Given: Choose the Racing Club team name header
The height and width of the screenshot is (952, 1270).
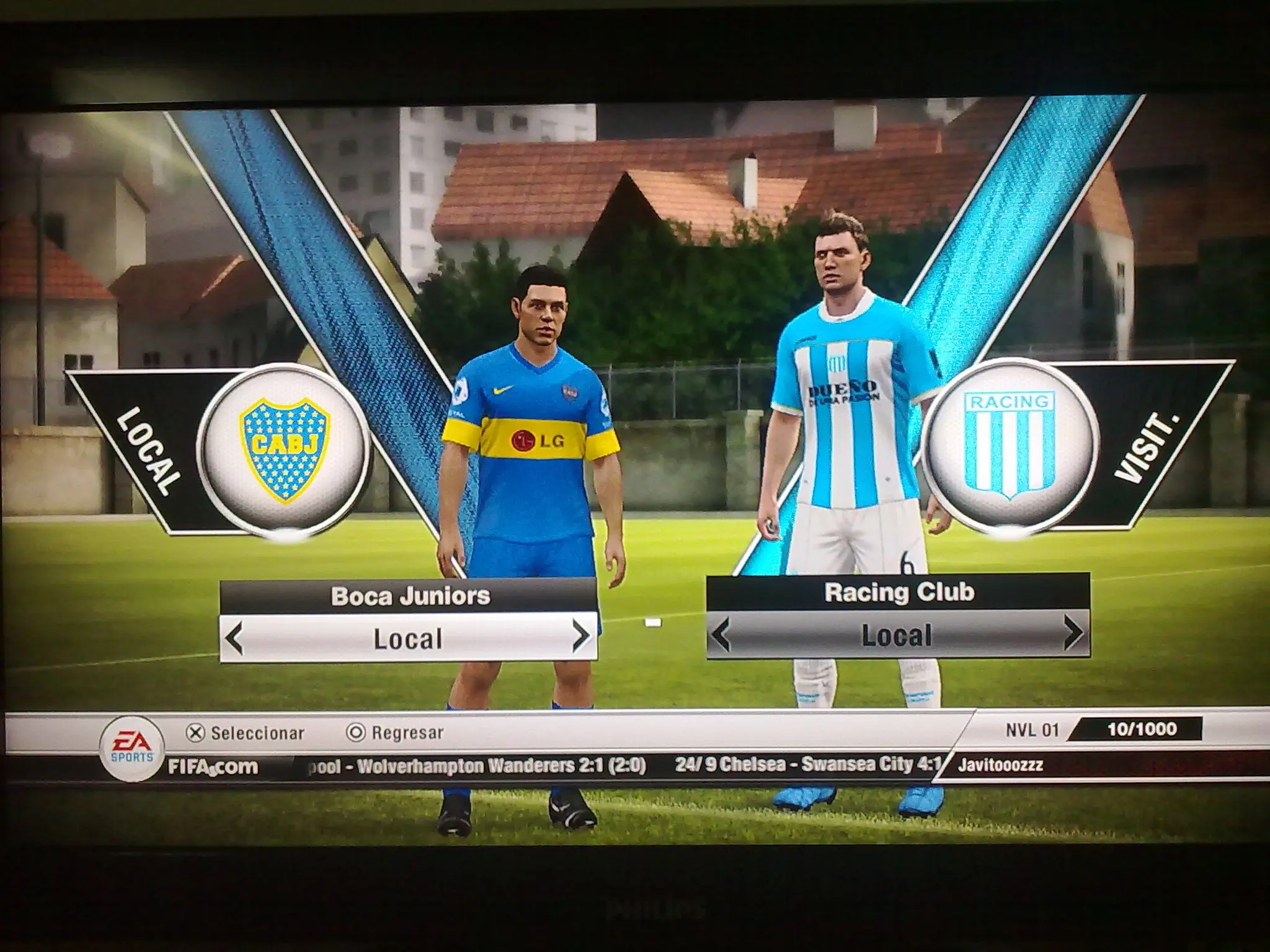Looking at the screenshot, I should point(898,593).
